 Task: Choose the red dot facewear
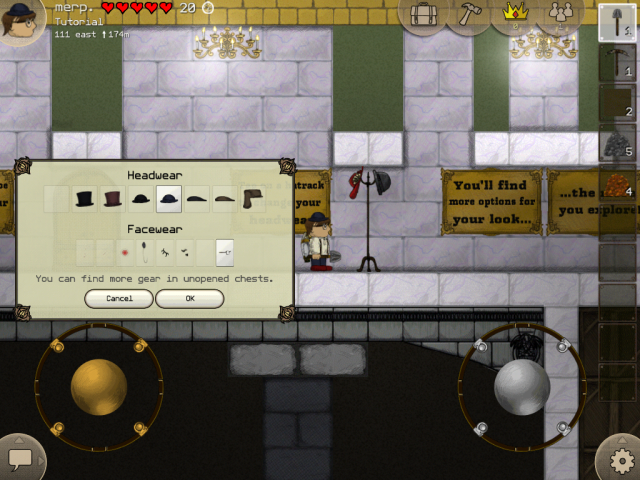(125, 254)
